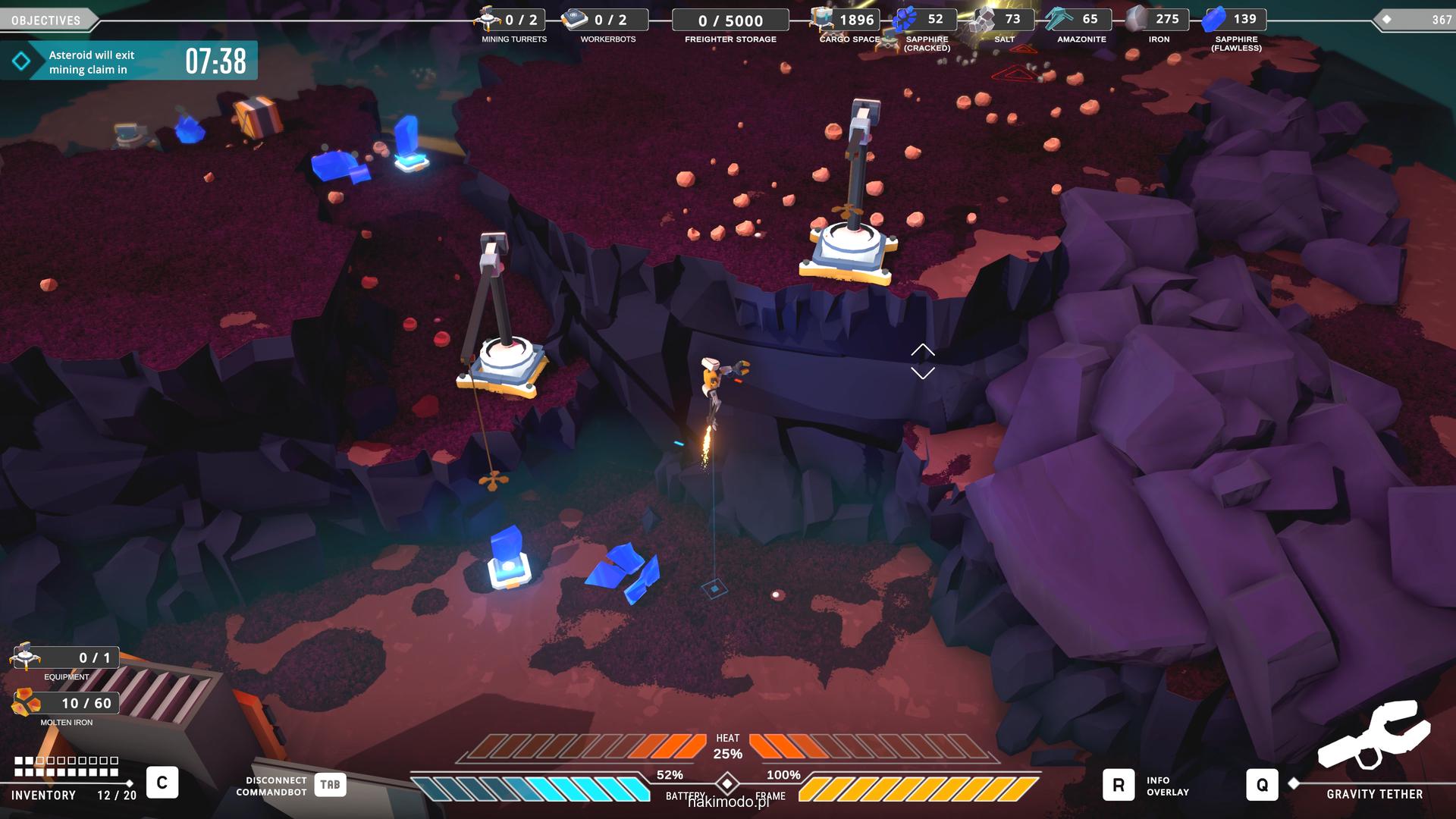Toggle the Info Overlay
Screen dimensions: 1456x819
(x=1119, y=785)
